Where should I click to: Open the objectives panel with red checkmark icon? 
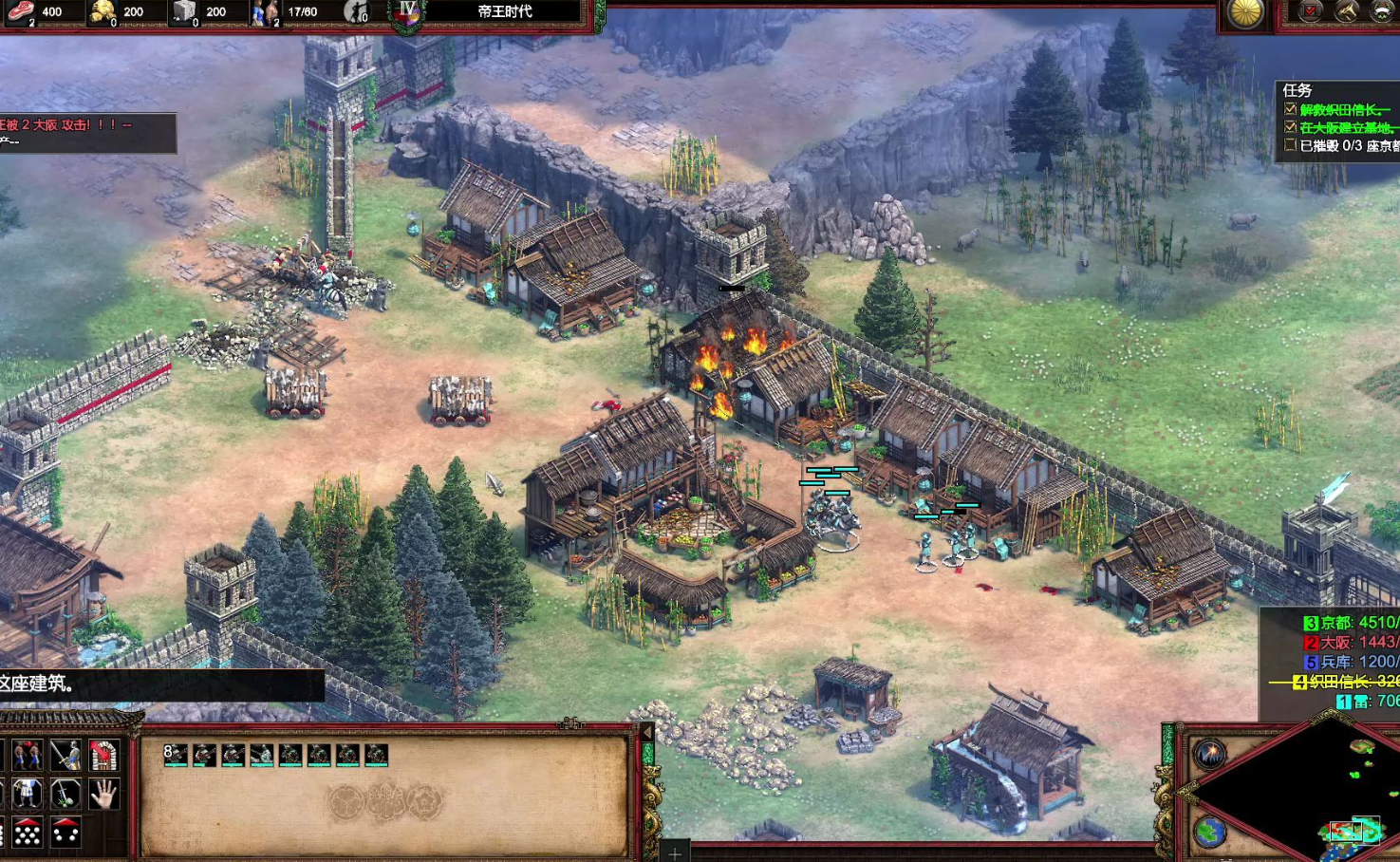point(1311,11)
